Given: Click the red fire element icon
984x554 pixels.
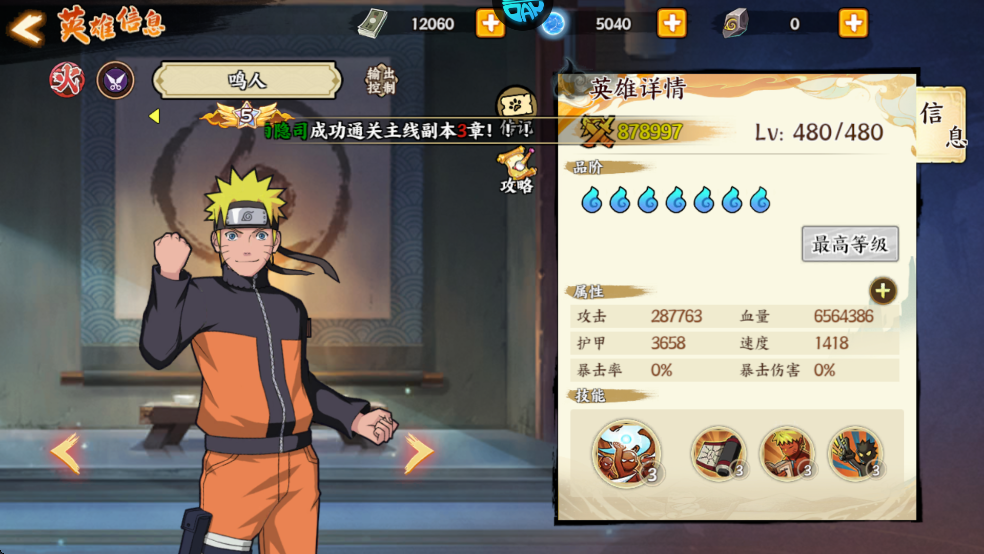Looking at the screenshot, I should tap(67, 80).
